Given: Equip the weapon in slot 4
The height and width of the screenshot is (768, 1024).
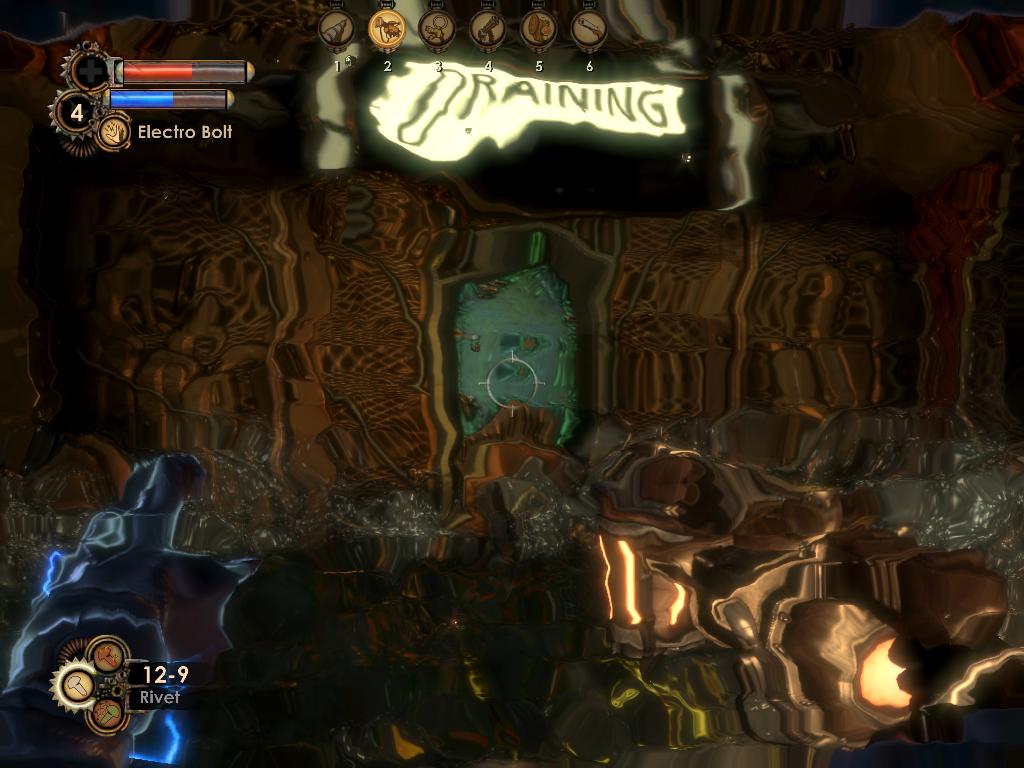Looking at the screenshot, I should click(487, 29).
